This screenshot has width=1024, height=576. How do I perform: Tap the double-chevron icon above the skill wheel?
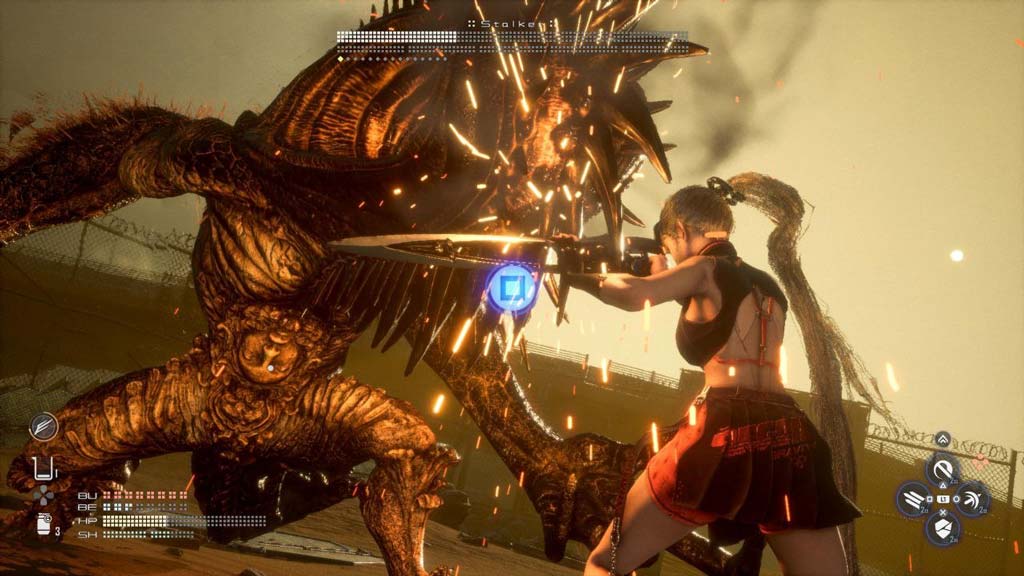pos(942,439)
